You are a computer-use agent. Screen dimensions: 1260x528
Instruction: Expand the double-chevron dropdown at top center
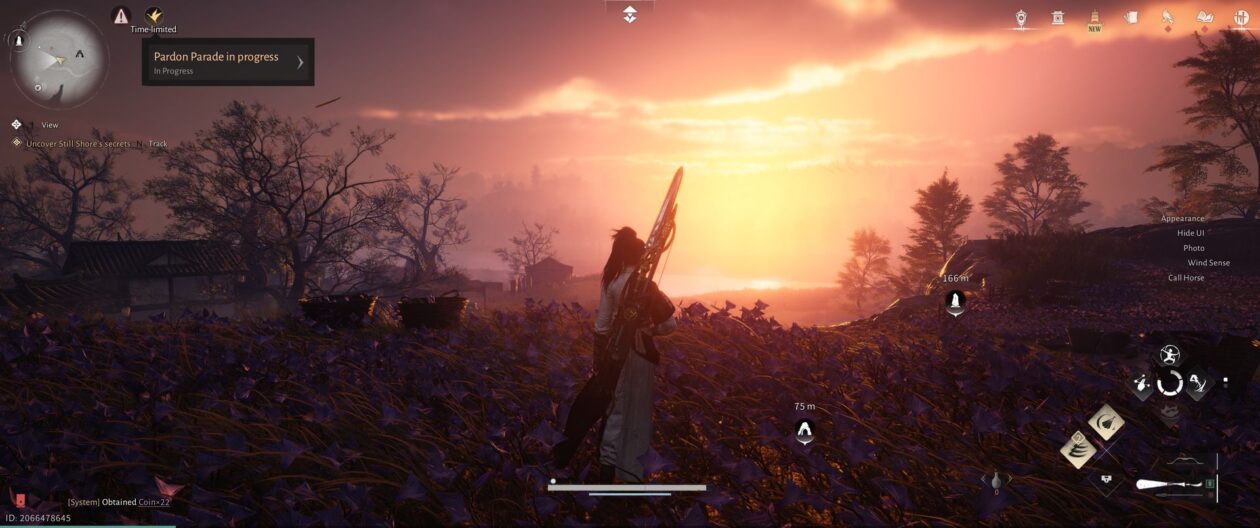[629, 14]
